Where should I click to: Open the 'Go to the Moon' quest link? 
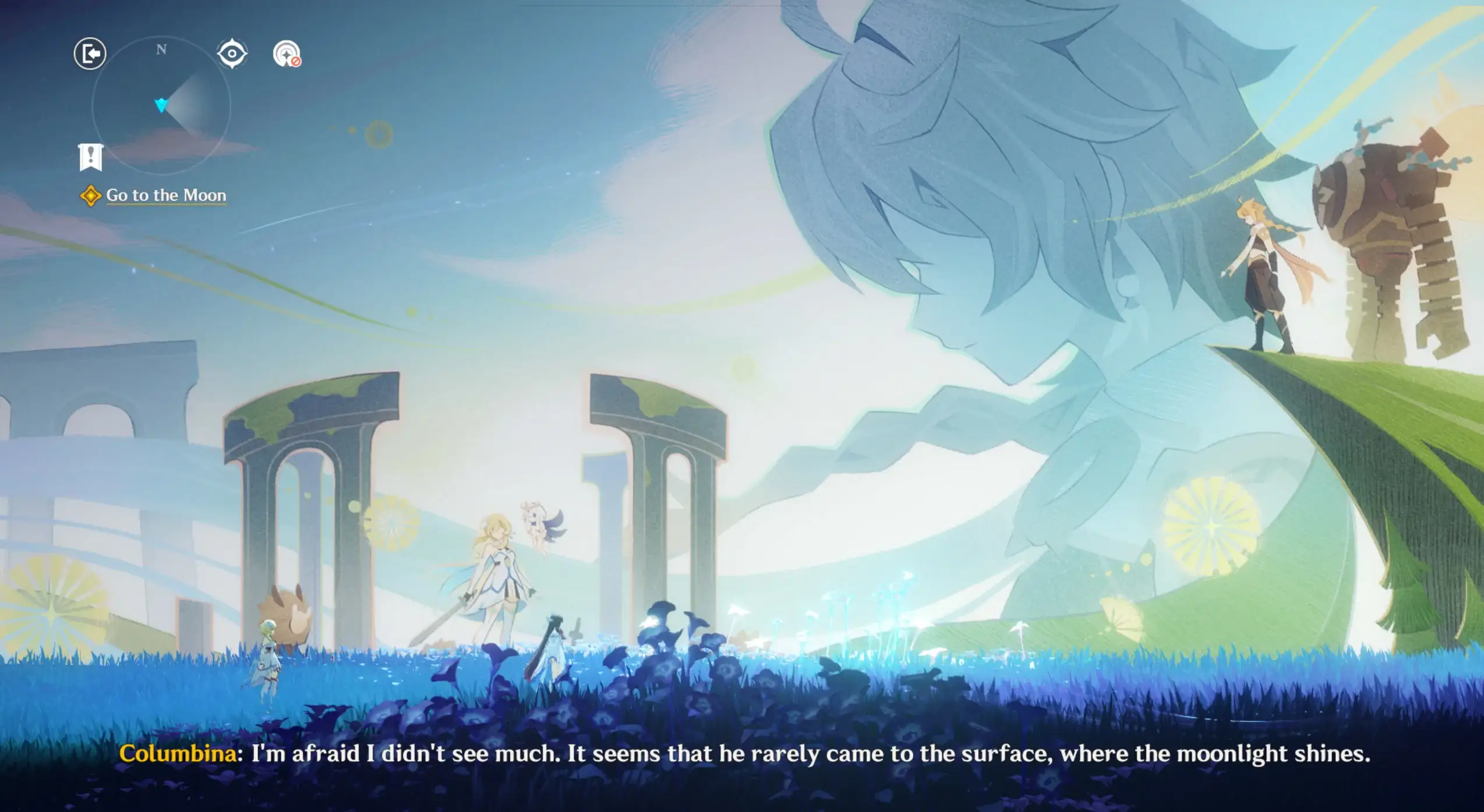[166, 195]
